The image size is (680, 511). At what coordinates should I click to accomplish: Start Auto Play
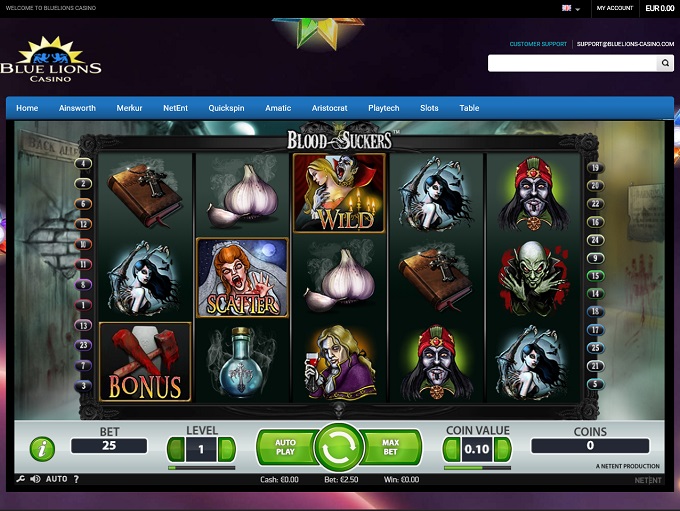click(283, 448)
